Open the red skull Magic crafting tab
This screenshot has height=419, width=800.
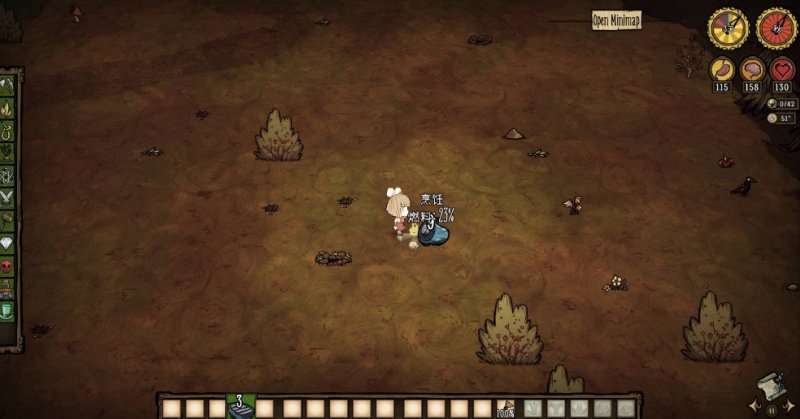[x=8, y=266]
